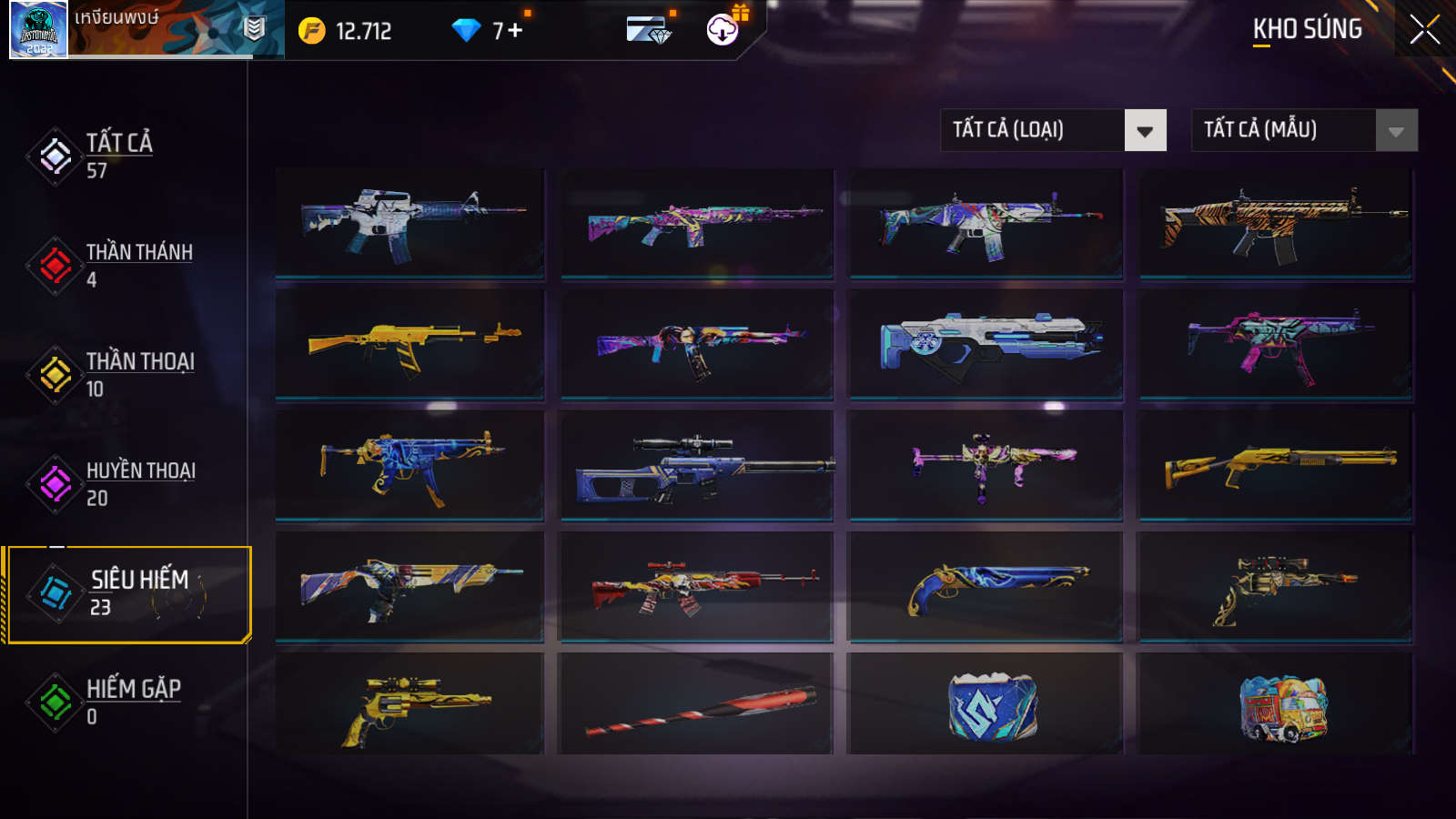Open the diamond card top-up icon
Image resolution: width=1456 pixels, height=819 pixels.
pyautogui.click(x=648, y=31)
